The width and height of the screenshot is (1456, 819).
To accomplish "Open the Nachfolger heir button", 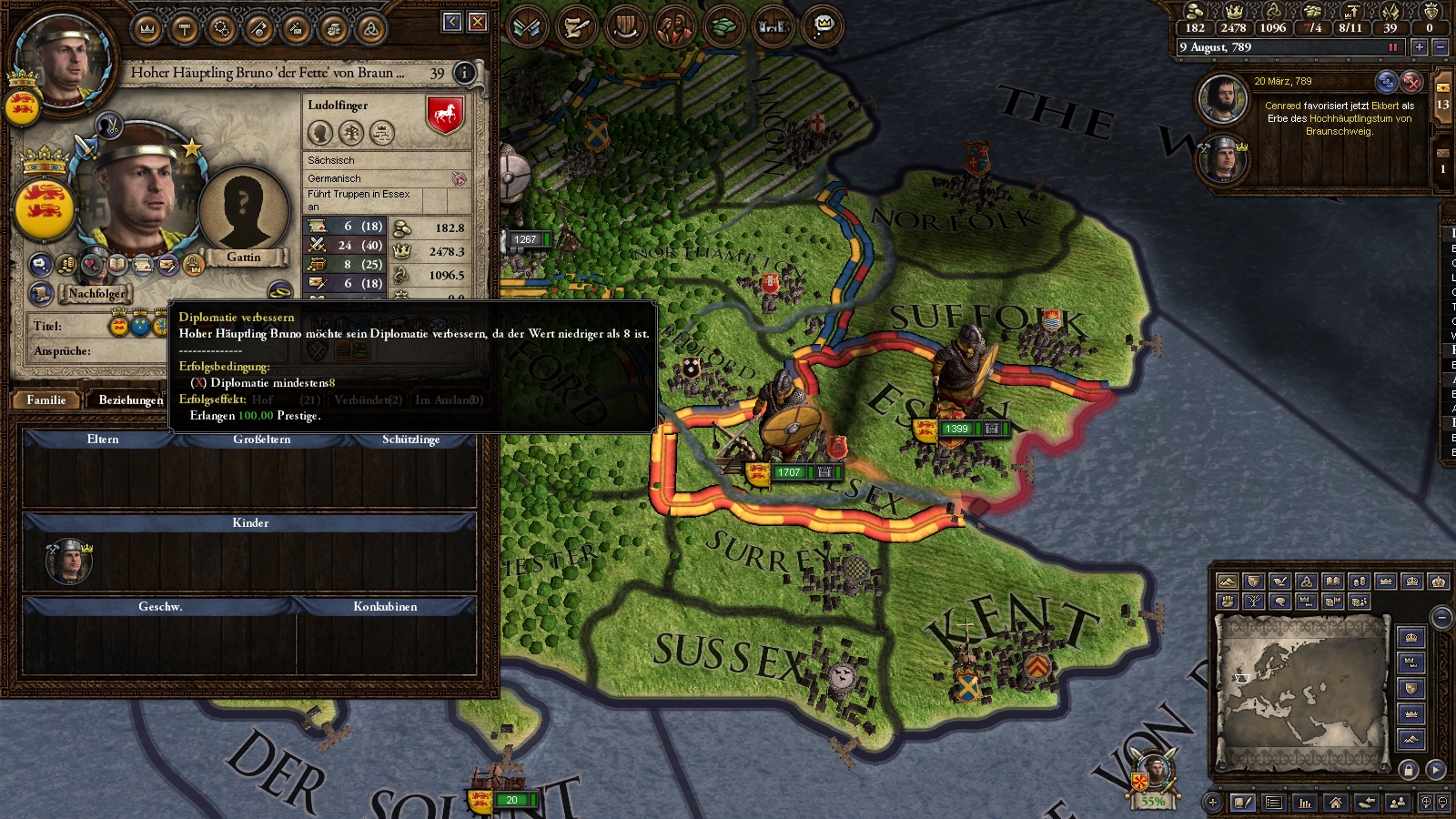I will click(x=96, y=294).
